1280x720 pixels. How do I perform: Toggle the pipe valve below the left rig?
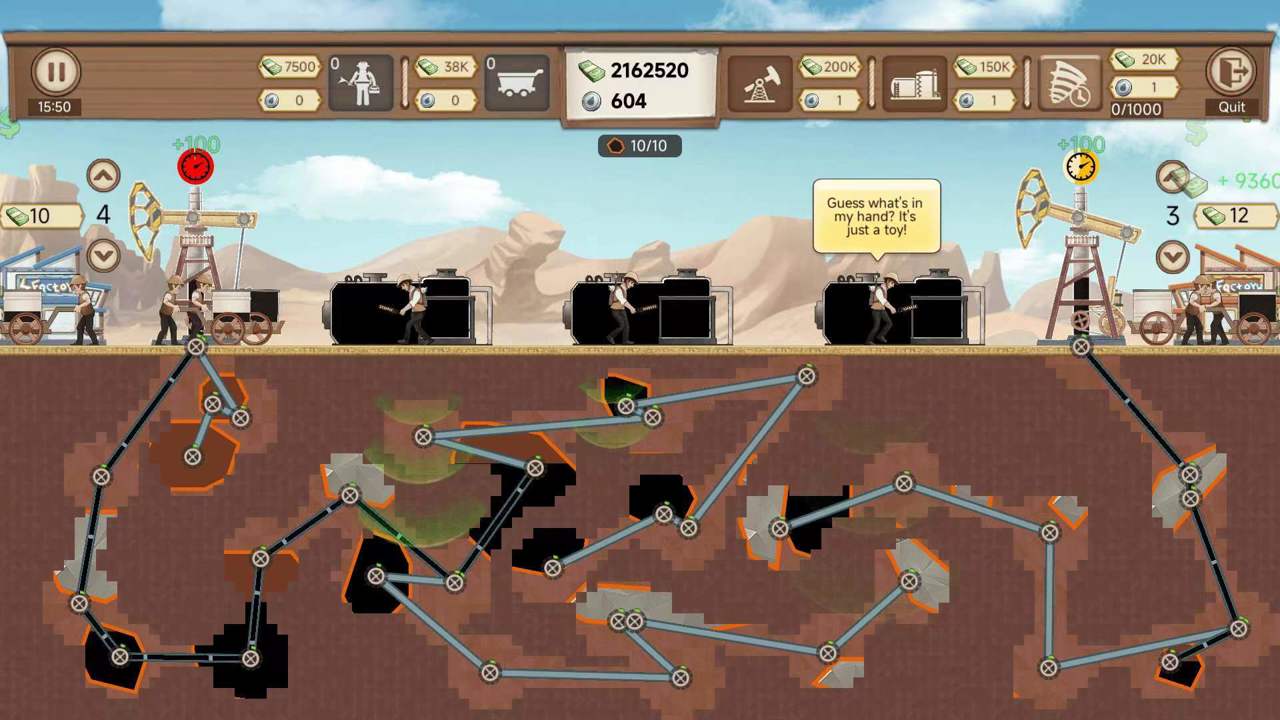(193, 347)
